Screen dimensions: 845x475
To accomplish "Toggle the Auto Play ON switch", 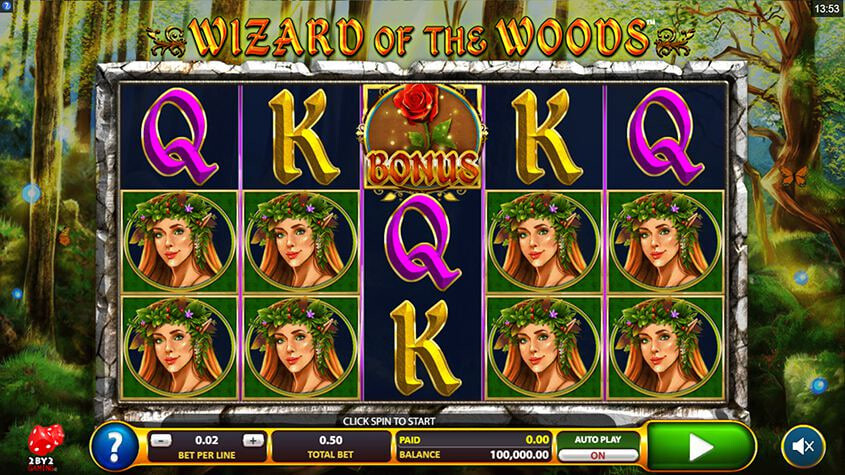I will pyautogui.click(x=598, y=454).
